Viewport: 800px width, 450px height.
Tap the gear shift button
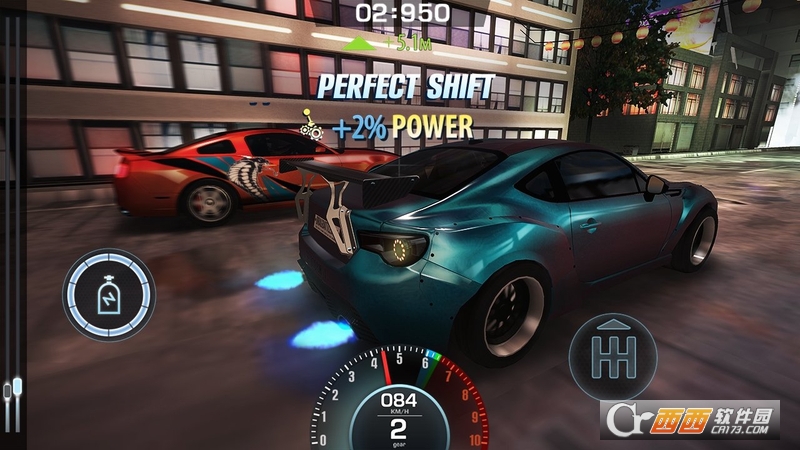point(613,356)
